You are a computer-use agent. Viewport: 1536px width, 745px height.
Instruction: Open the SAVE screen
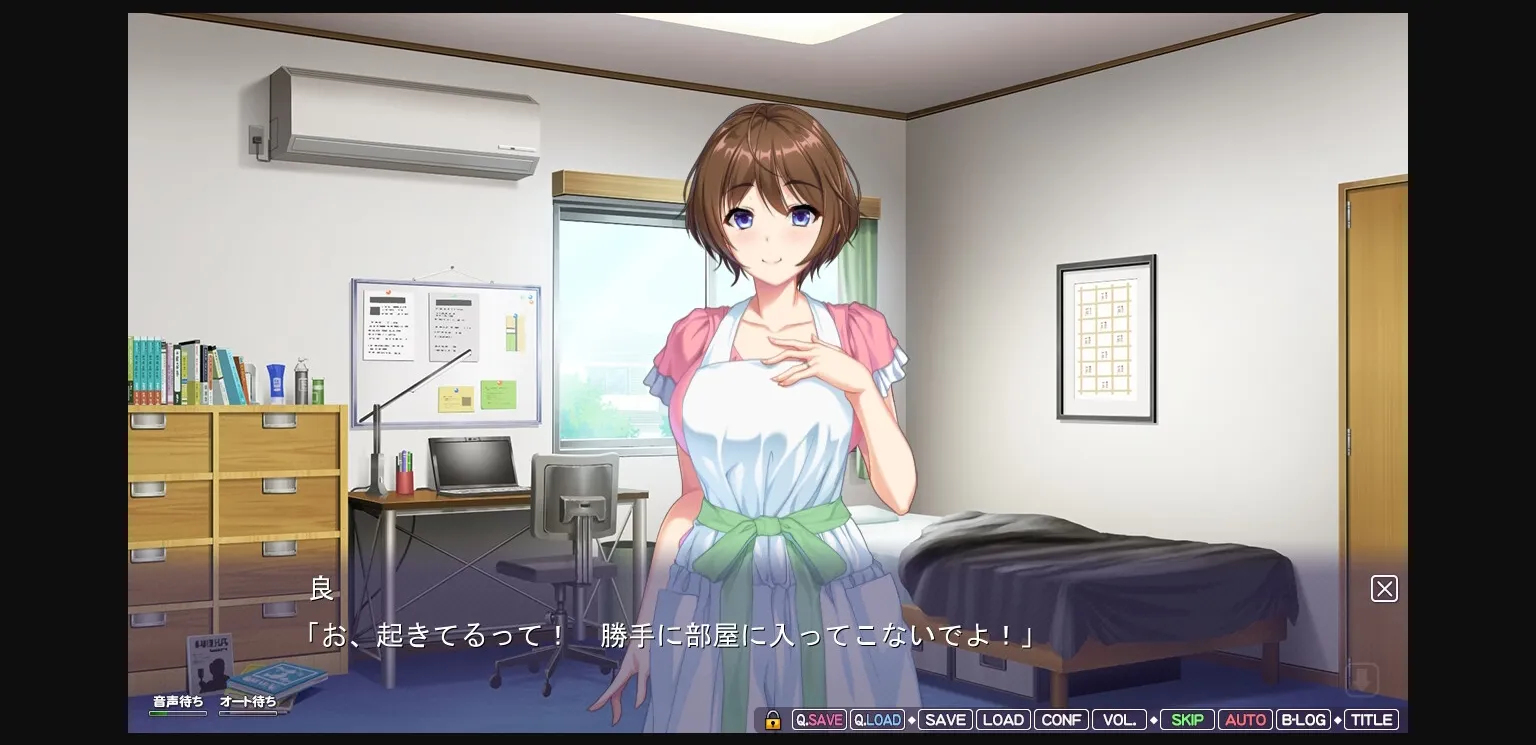pyautogui.click(x=944, y=719)
